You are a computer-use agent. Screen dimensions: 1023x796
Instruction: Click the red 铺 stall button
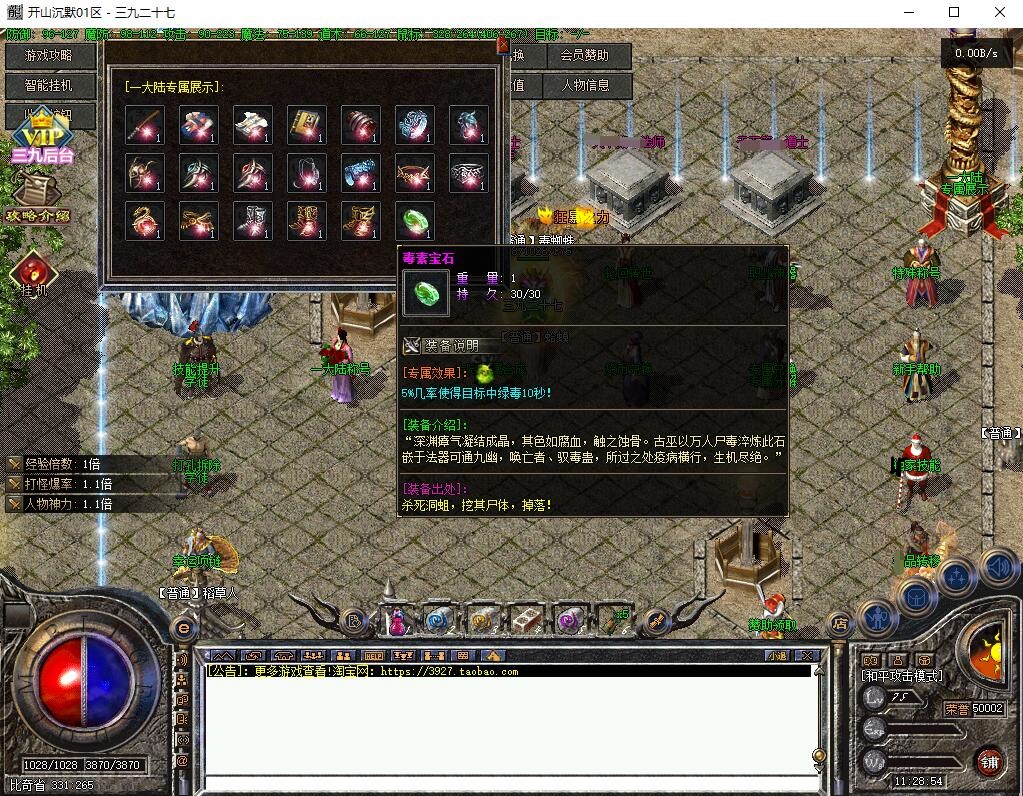tap(989, 762)
